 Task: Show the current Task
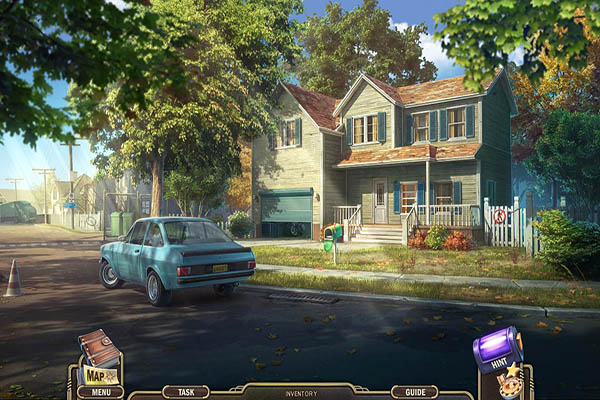pyautogui.click(x=185, y=392)
